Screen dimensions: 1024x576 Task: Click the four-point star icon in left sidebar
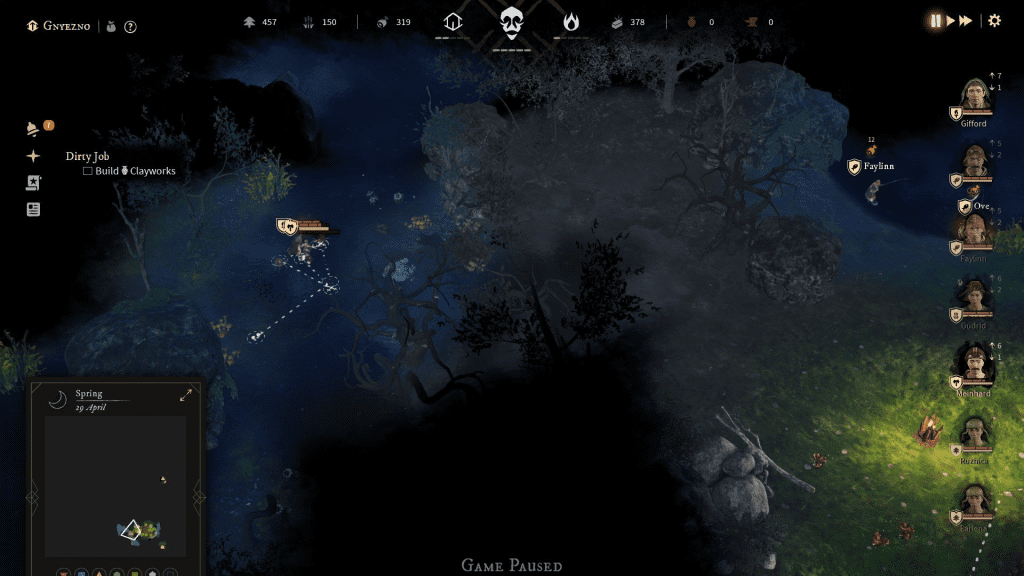(33, 156)
